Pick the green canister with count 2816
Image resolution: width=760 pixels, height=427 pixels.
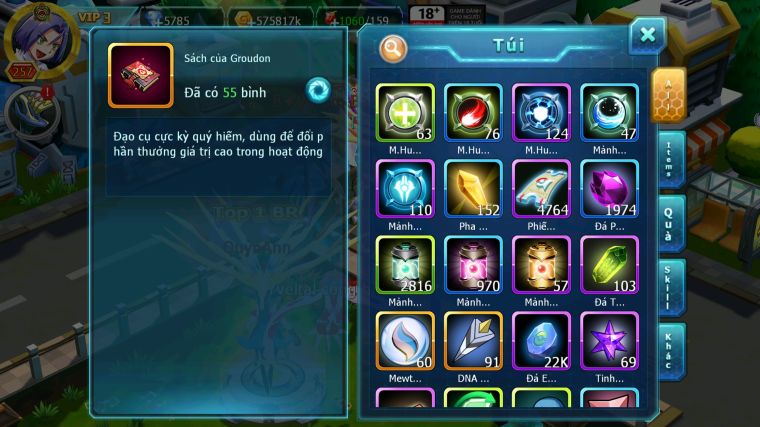point(405,265)
